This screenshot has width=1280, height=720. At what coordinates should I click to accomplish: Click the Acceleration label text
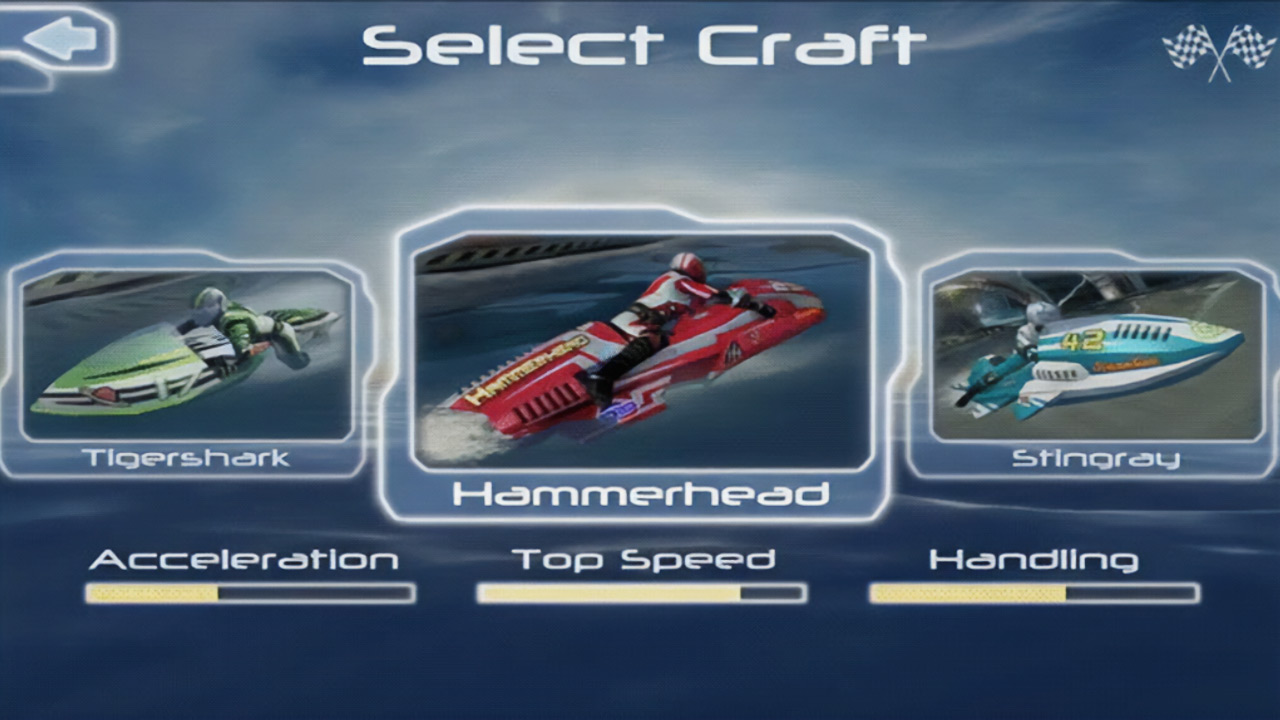pos(243,560)
